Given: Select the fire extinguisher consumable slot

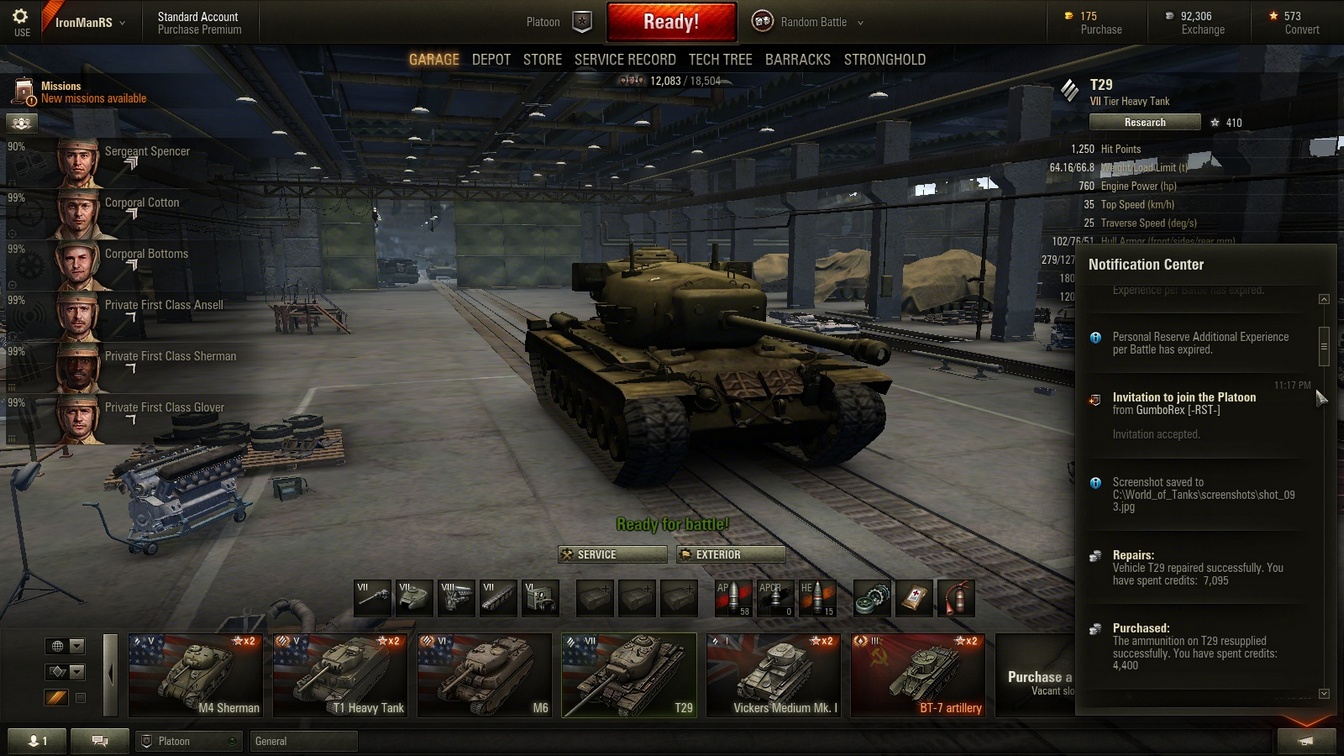Looking at the screenshot, I should pyautogui.click(x=957, y=598).
